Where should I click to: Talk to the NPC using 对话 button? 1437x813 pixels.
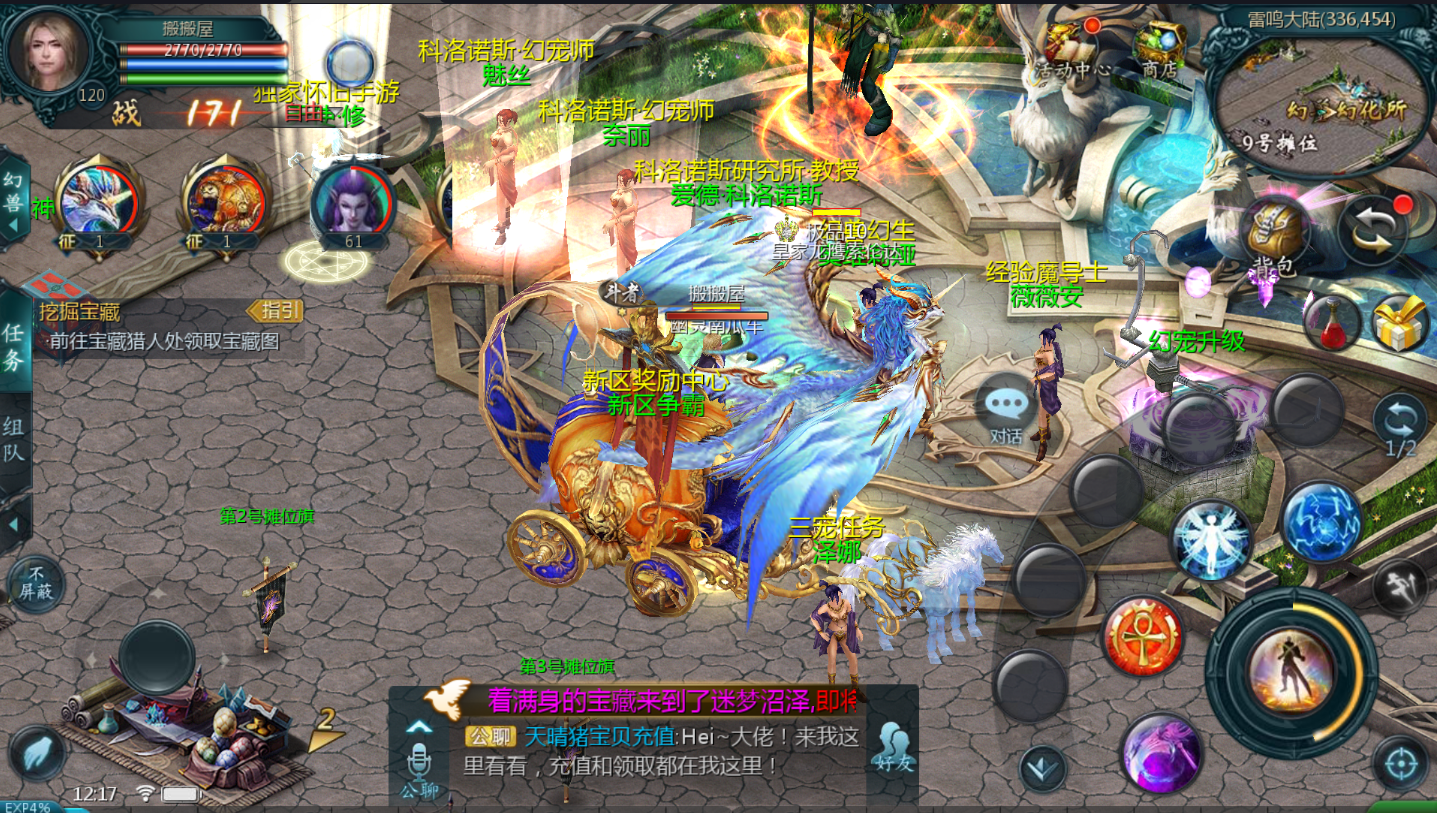(1006, 410)
